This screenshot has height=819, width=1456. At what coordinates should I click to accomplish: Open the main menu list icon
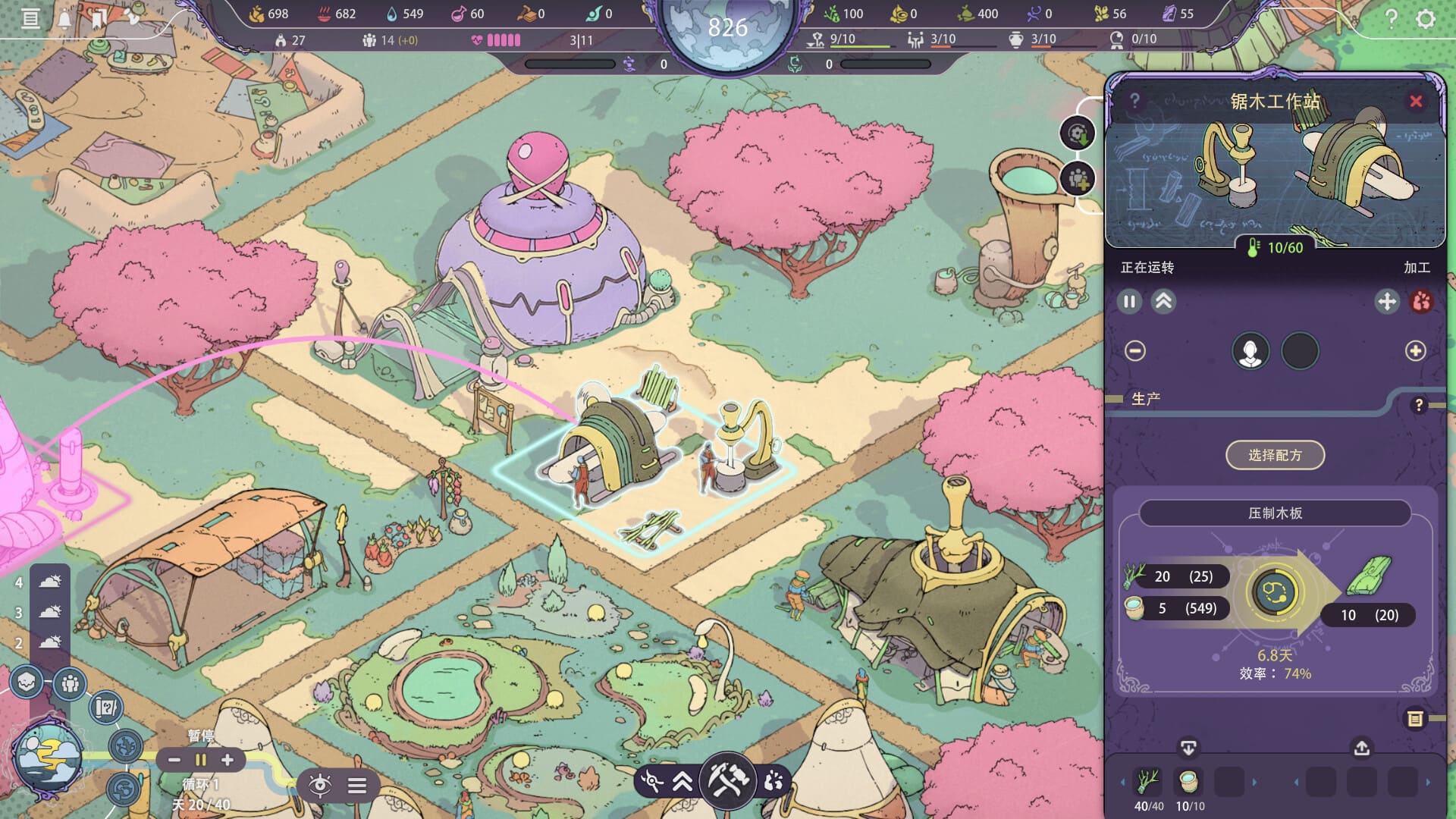(30, 18)
